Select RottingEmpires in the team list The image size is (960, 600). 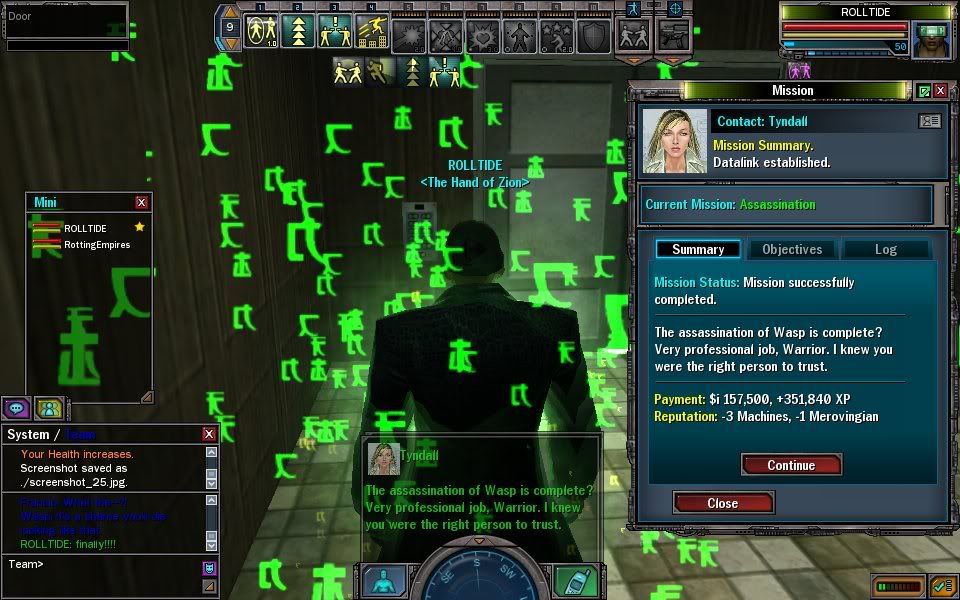click(x=97, y=244)
